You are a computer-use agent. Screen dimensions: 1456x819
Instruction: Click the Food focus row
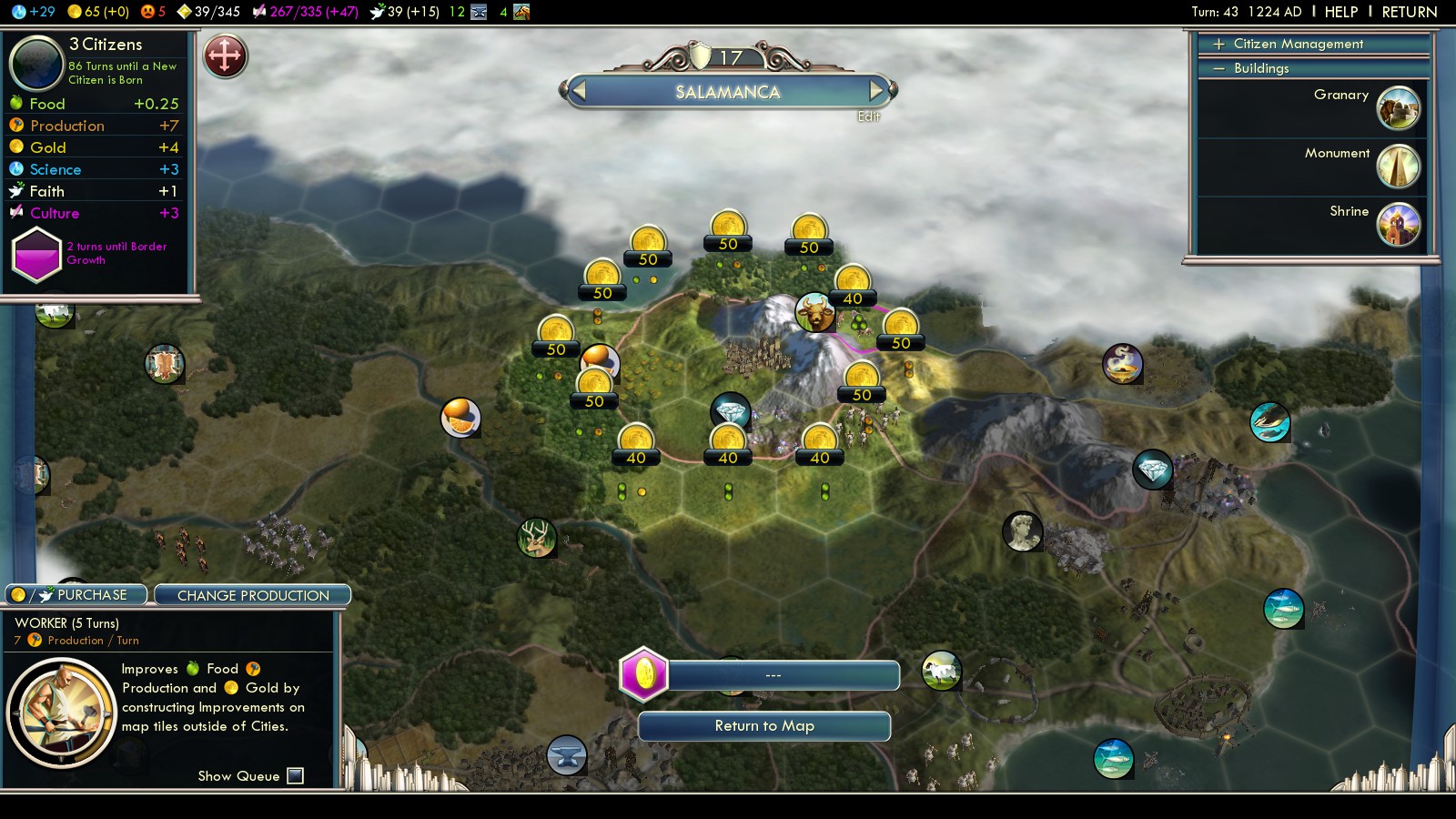pos(95,104)
